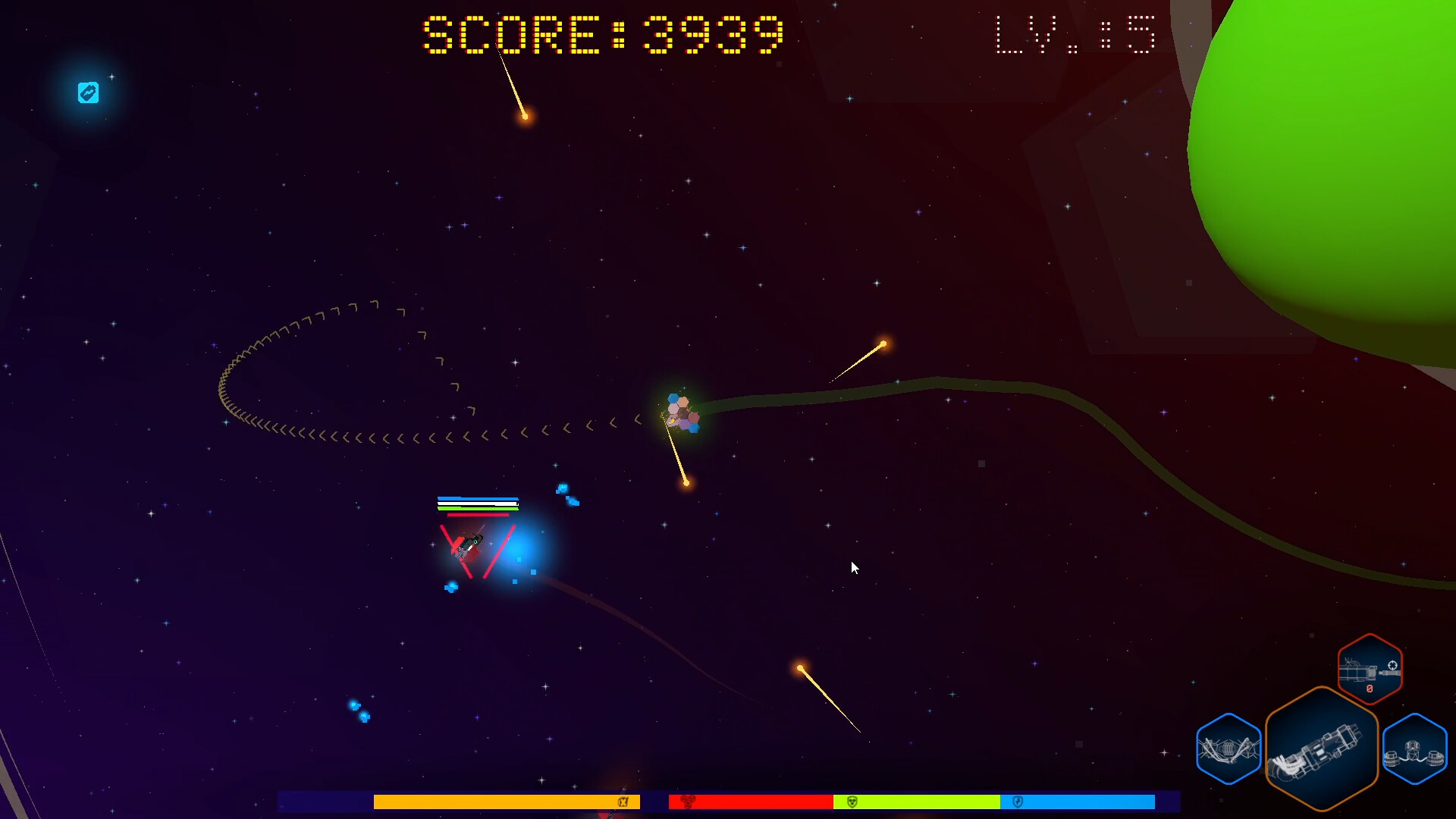Click the lightning emblem on the orange bar
The width and height of the screenshot is (1456, 819).
[x=623, y=802]
